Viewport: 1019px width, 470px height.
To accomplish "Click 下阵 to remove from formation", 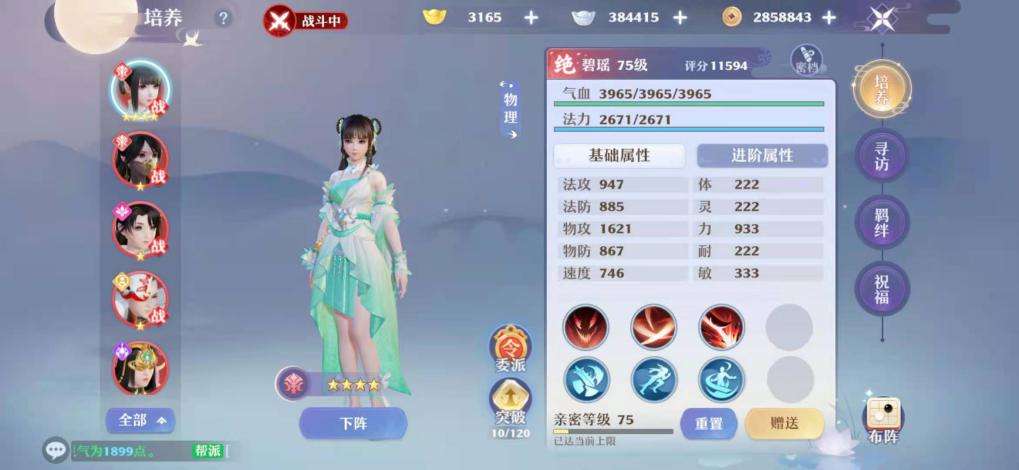I will (353, 423).
